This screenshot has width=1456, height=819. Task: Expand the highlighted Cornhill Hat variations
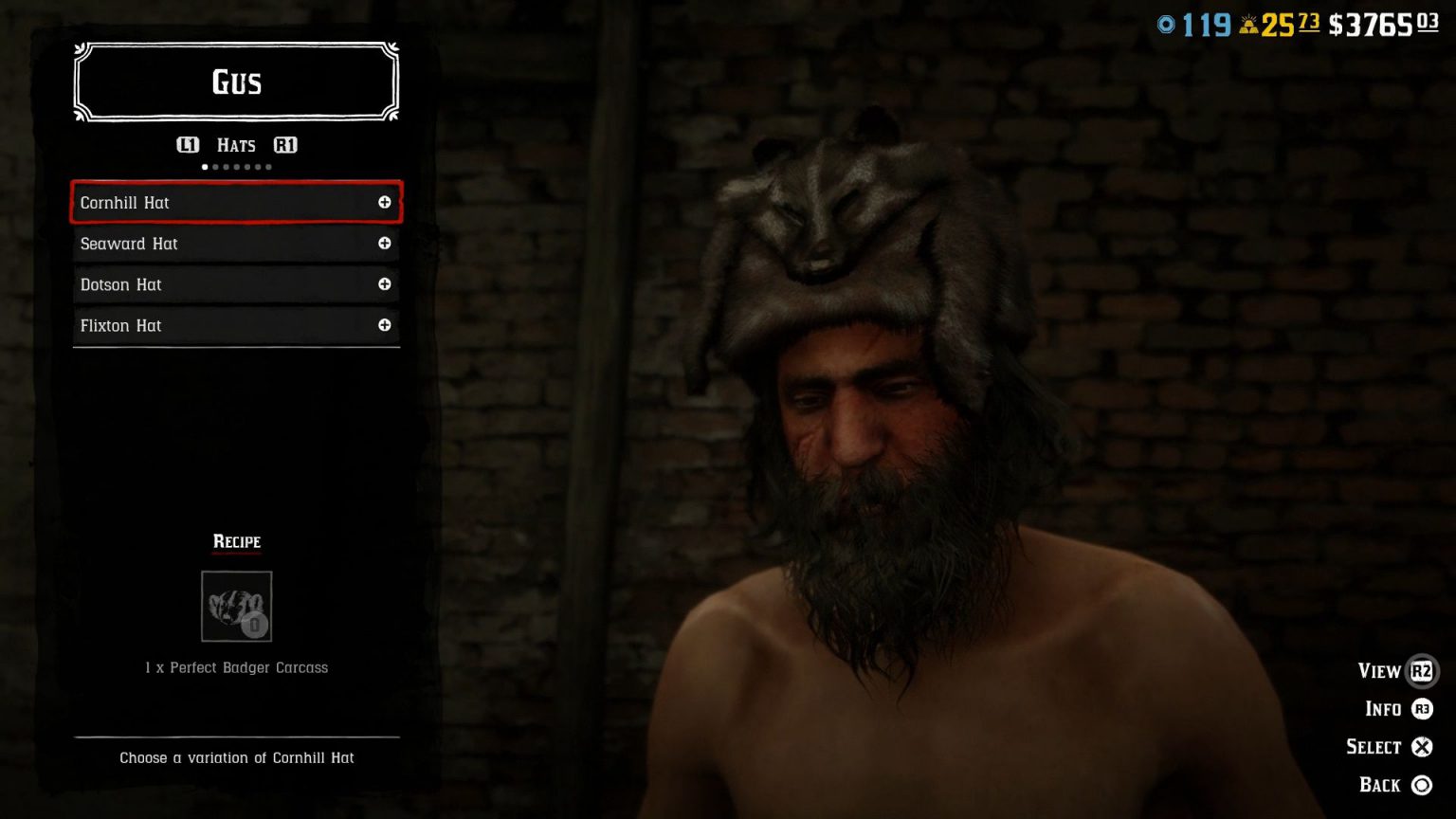coord(235,202)
